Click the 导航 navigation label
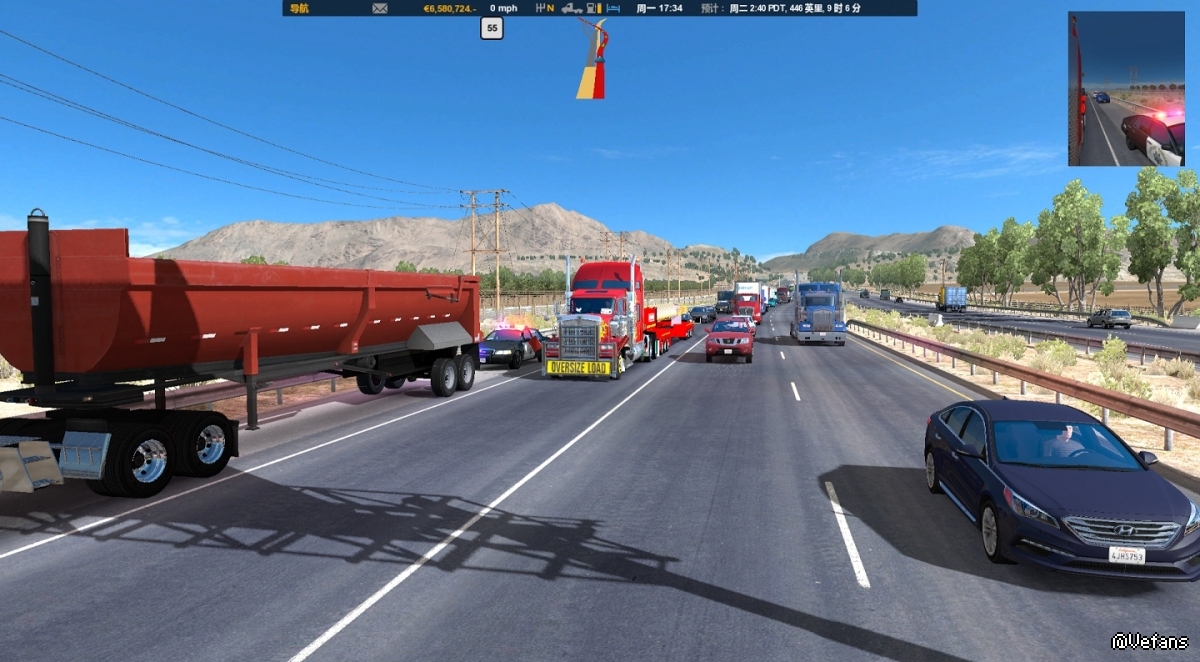 298,8
